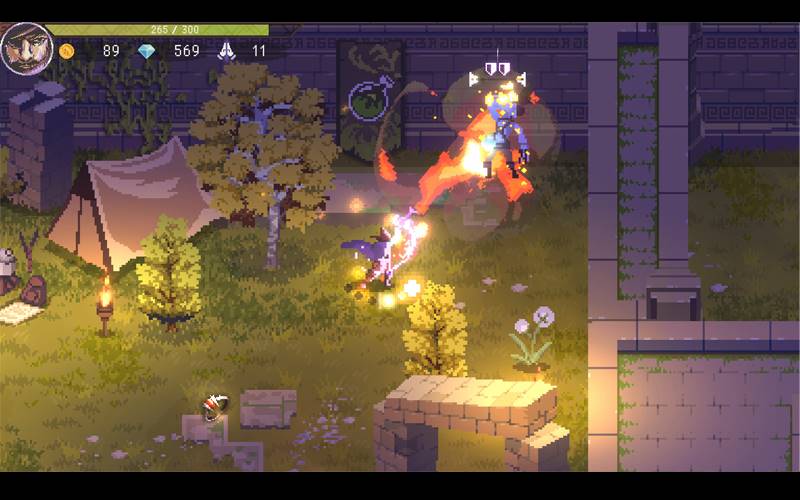This screenshot has width=800, height=500.
Task: Click the blue diamond gem icon
Action: 147,51
